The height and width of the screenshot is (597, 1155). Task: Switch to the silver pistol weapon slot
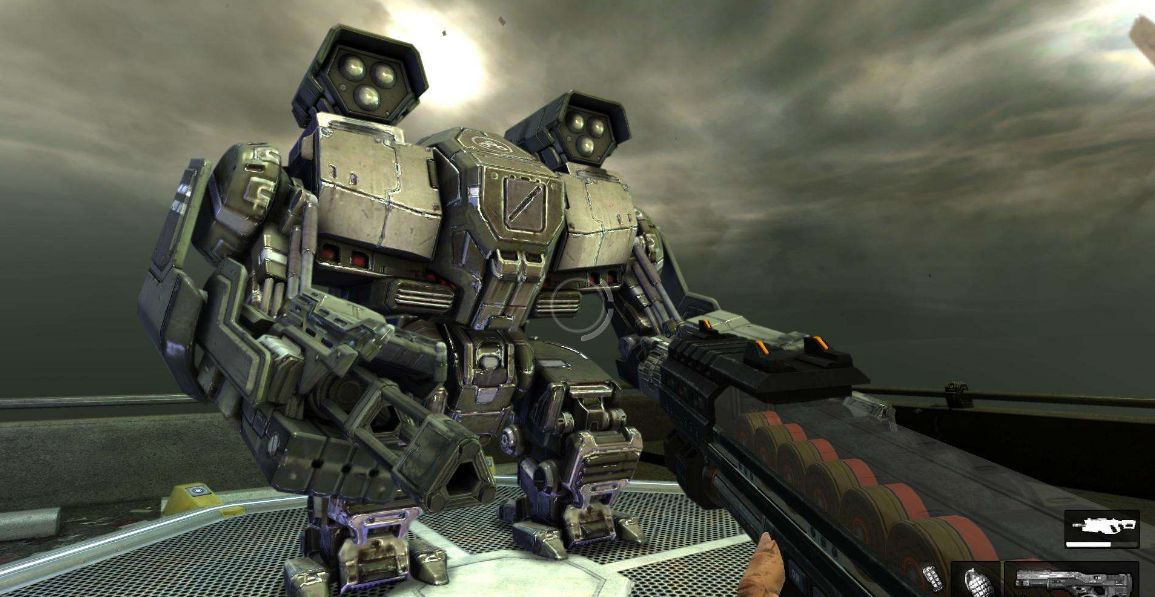tap(1071, 580)
